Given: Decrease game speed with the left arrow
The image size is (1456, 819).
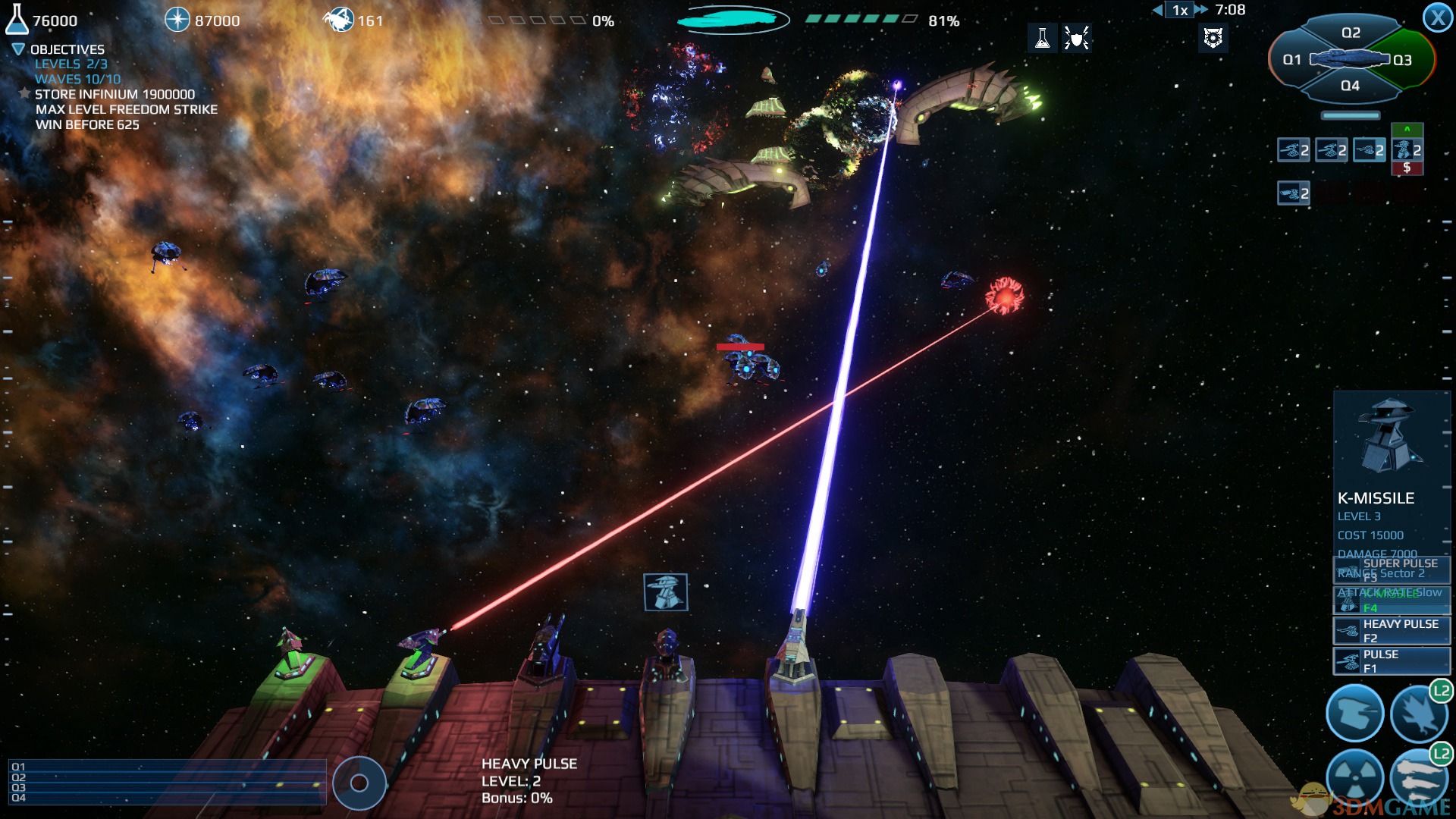Looking at the screenshot, I should (1157, 10).
